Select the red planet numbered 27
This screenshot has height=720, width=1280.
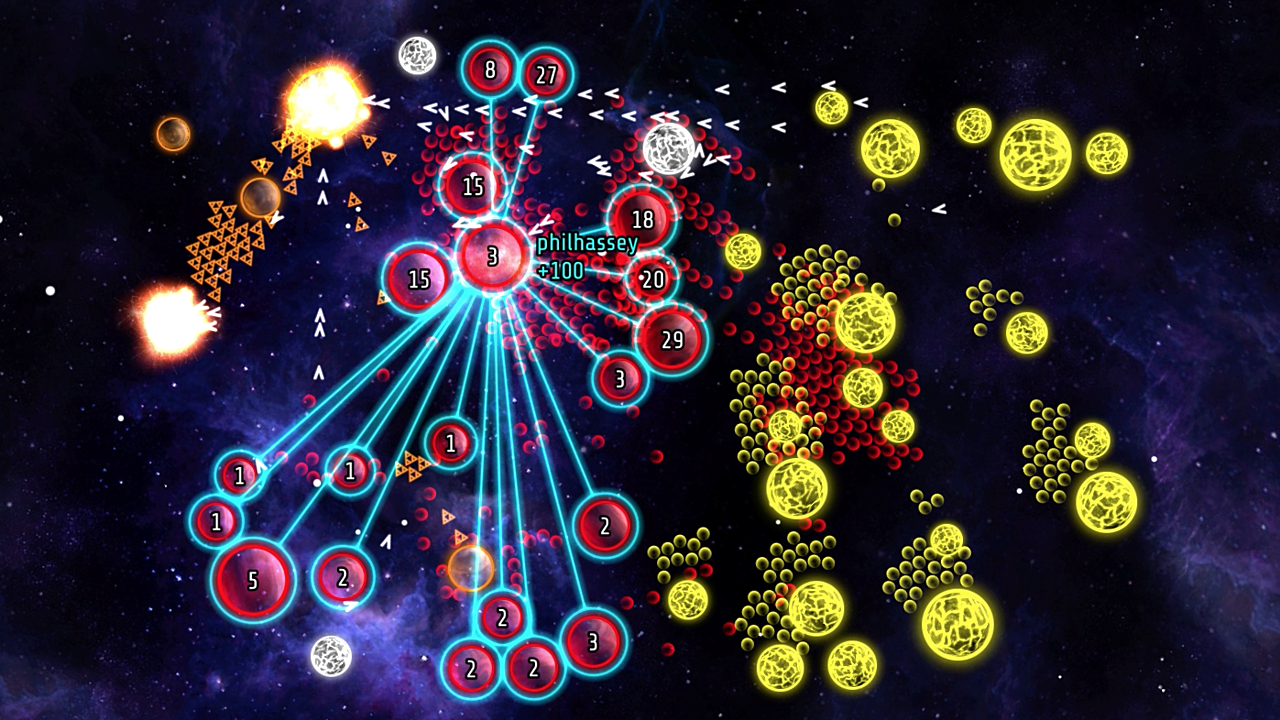point(546,75)
